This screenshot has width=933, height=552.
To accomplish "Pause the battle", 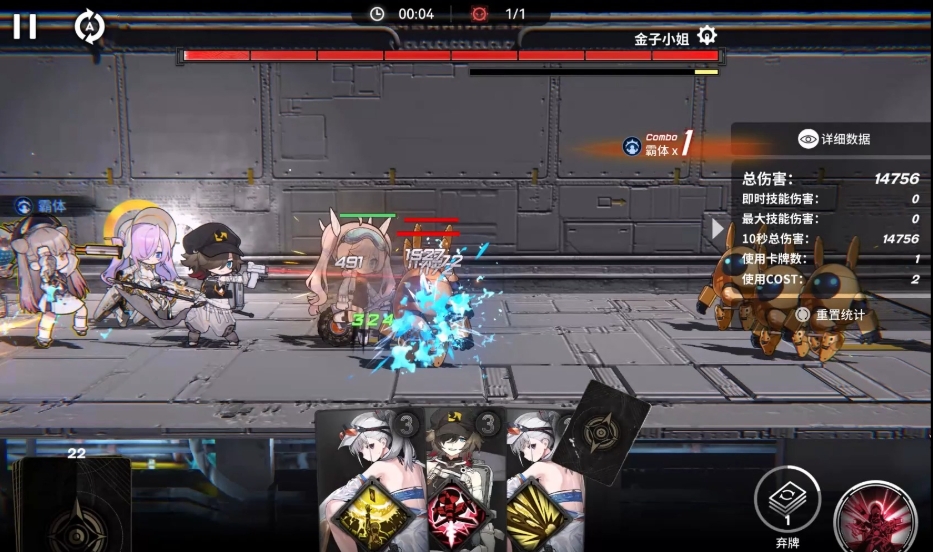I will 25,27.
